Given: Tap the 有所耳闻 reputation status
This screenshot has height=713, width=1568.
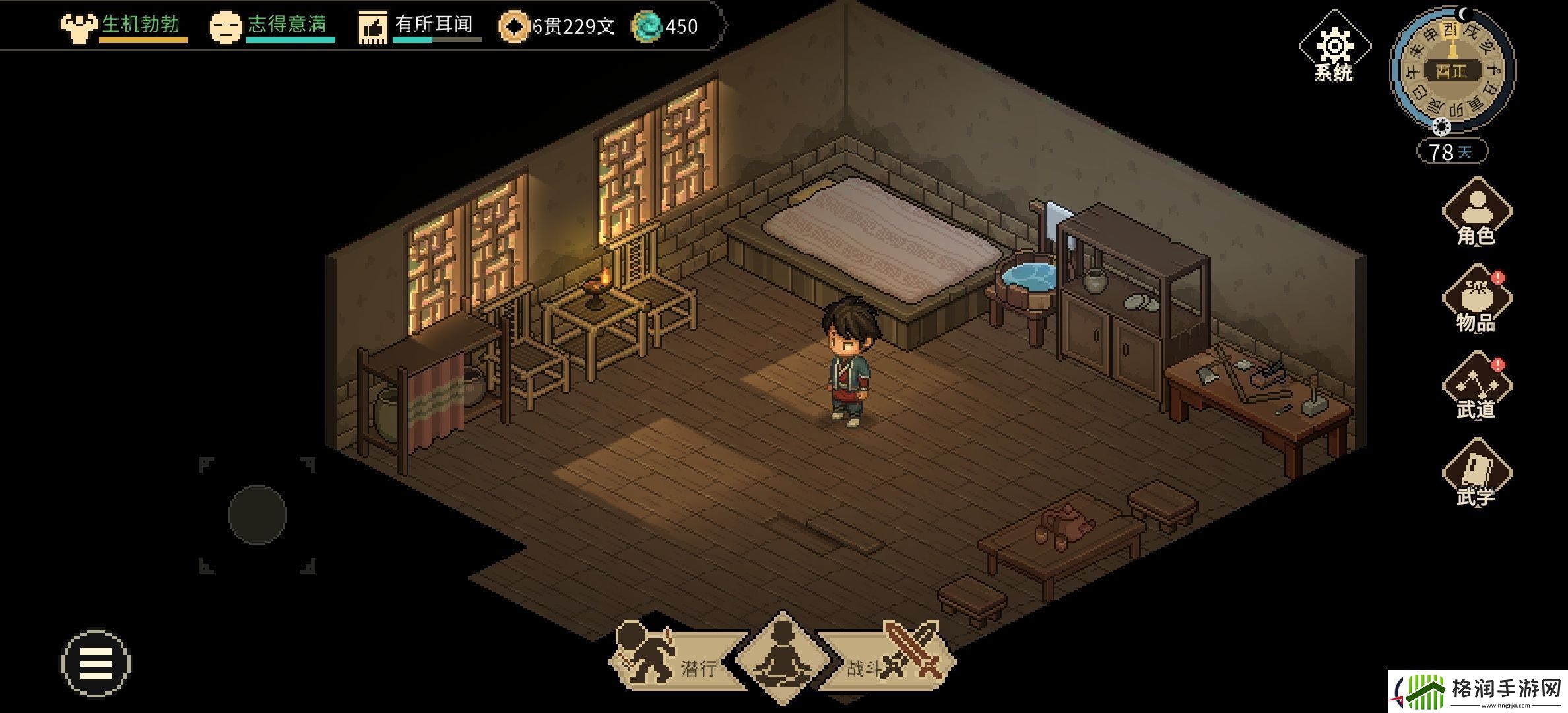Looking at the screenshot, I should coord(420,26).
